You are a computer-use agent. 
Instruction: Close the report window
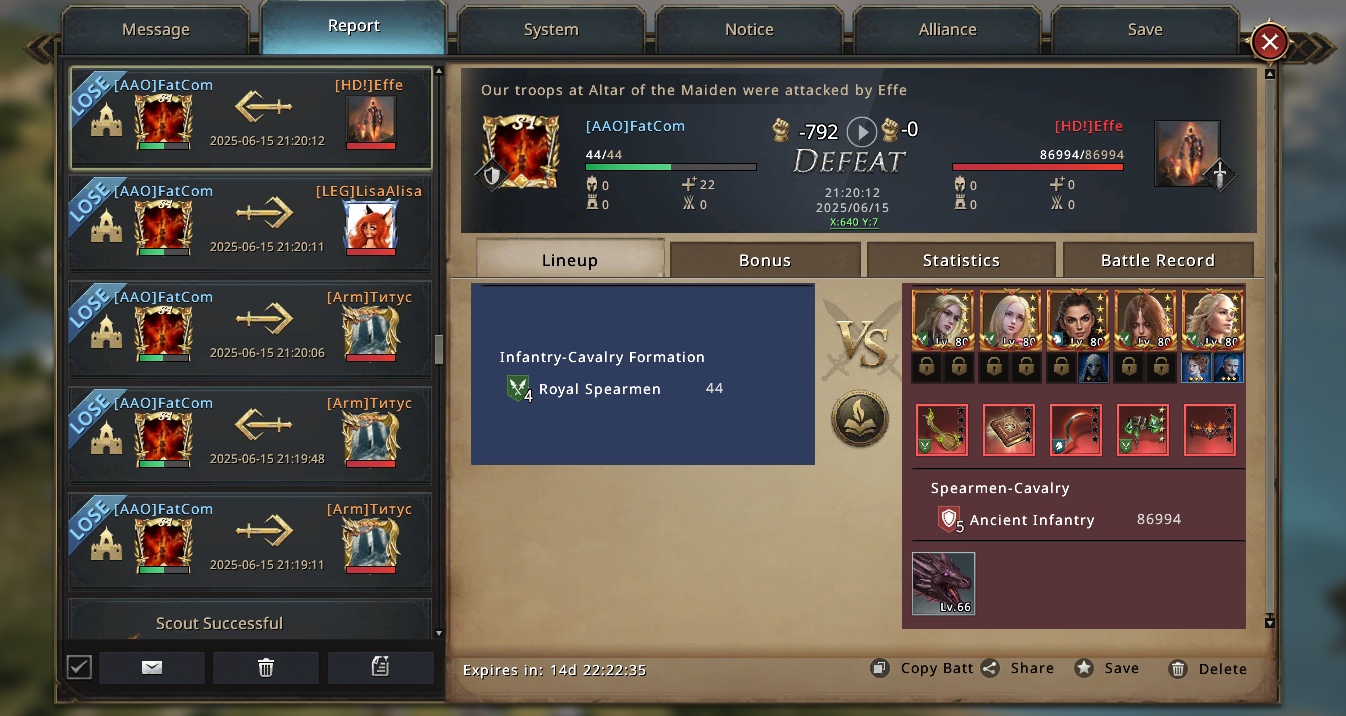tap(1269, 42)
